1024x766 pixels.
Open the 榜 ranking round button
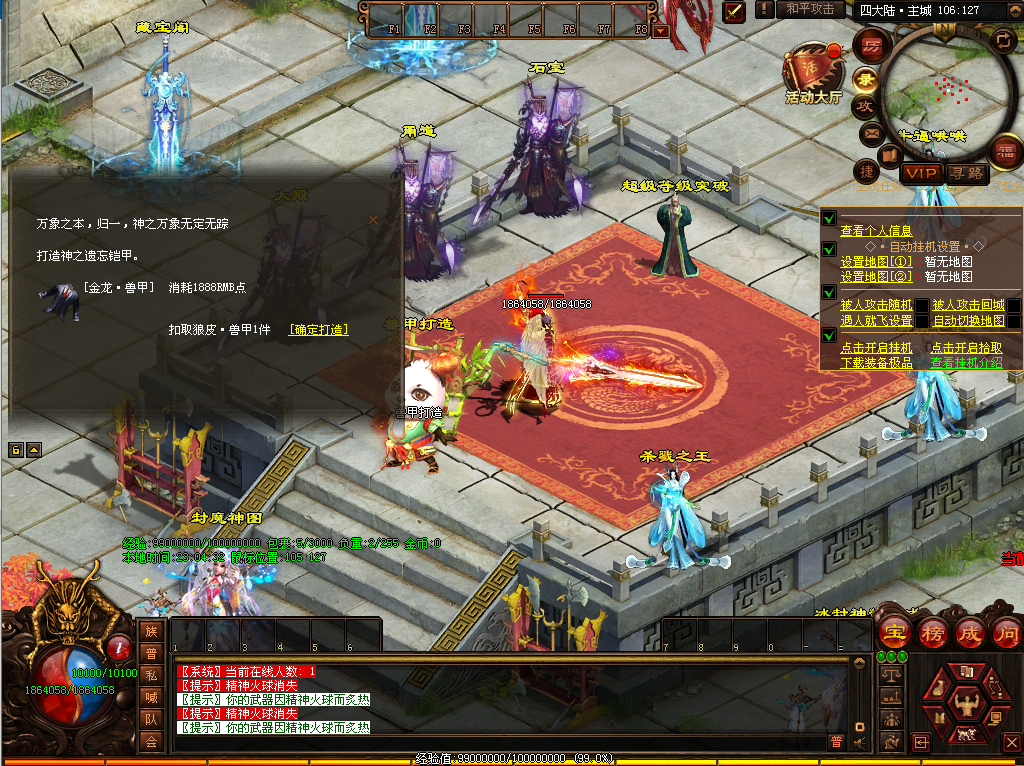(x=932, y=632)
